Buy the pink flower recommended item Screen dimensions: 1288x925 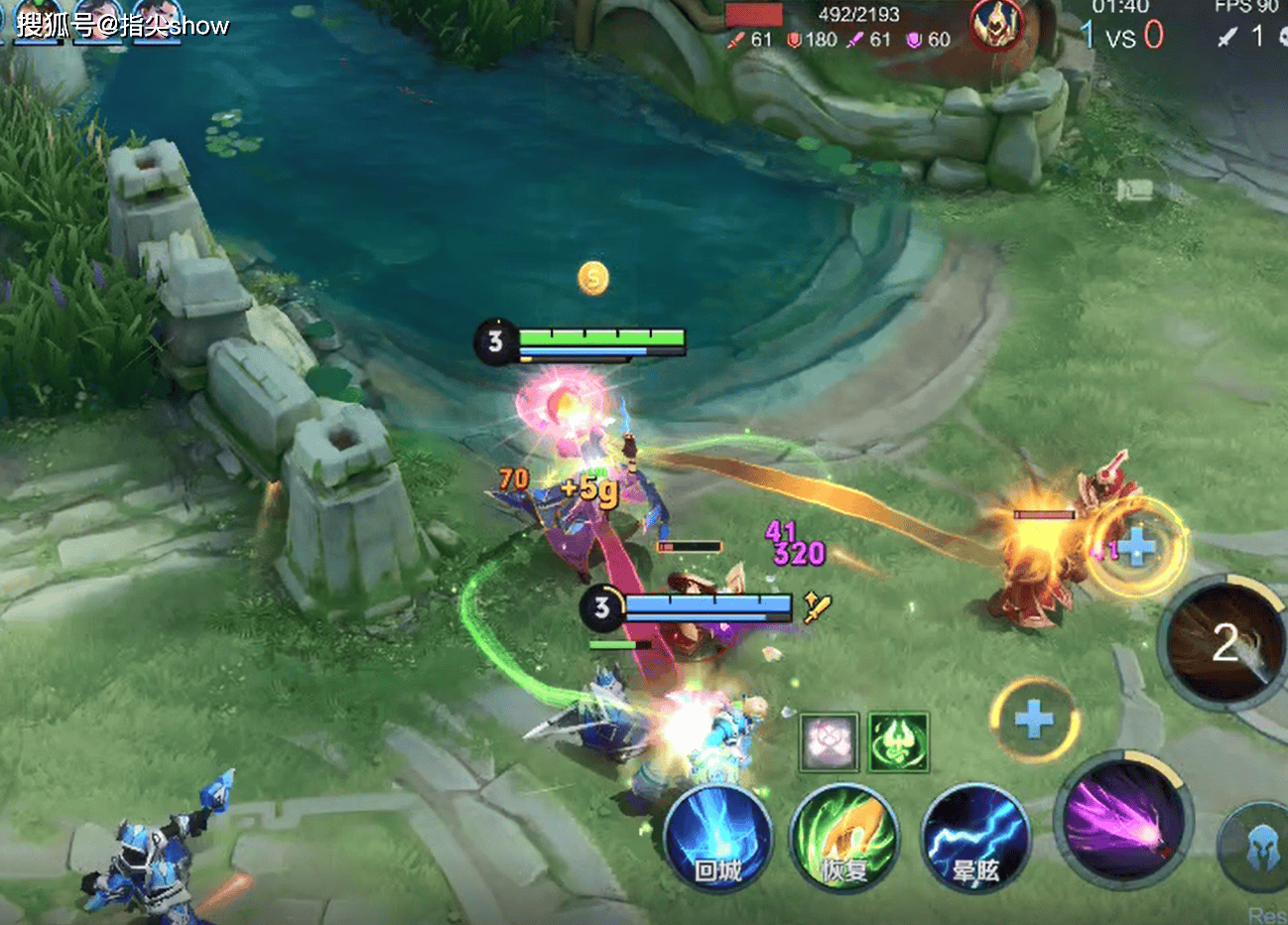[x=829, y=742]
